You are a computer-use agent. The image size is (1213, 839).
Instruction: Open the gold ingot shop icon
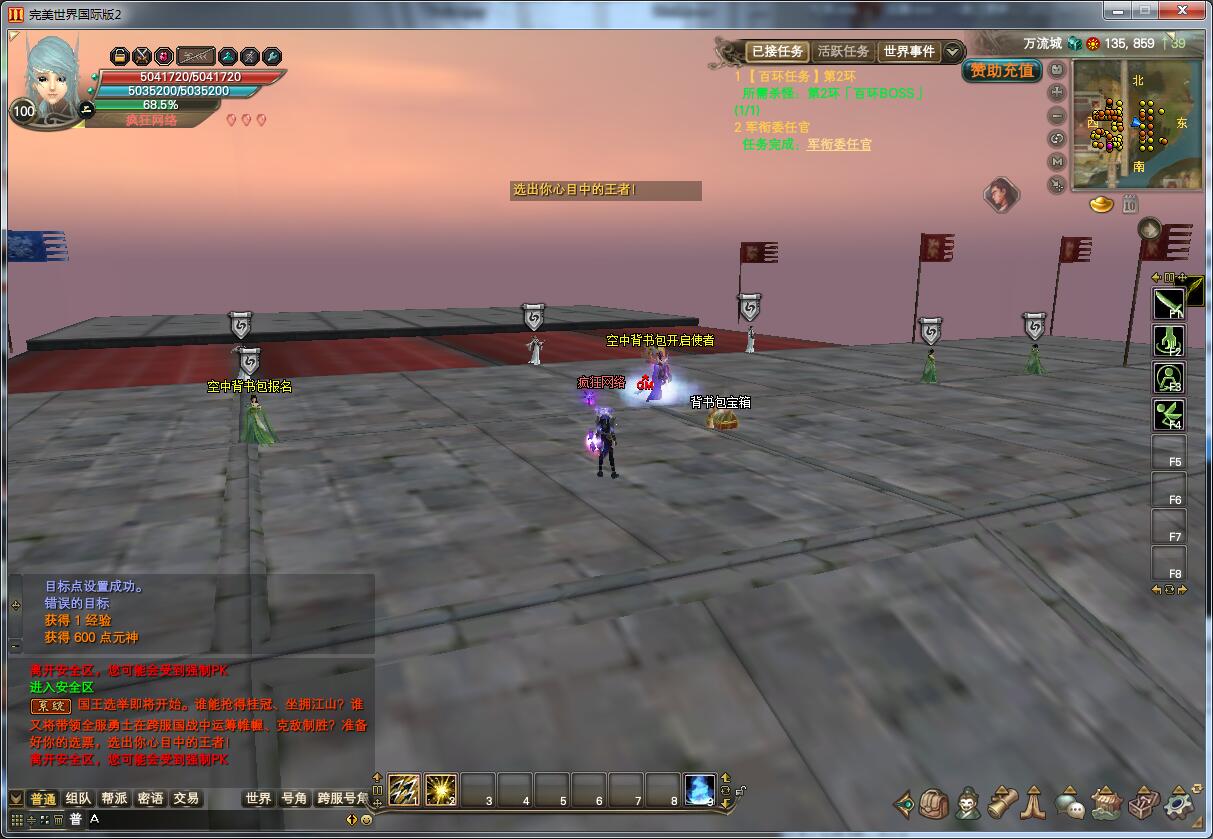pyautogui.click(x=1102, y=205)
